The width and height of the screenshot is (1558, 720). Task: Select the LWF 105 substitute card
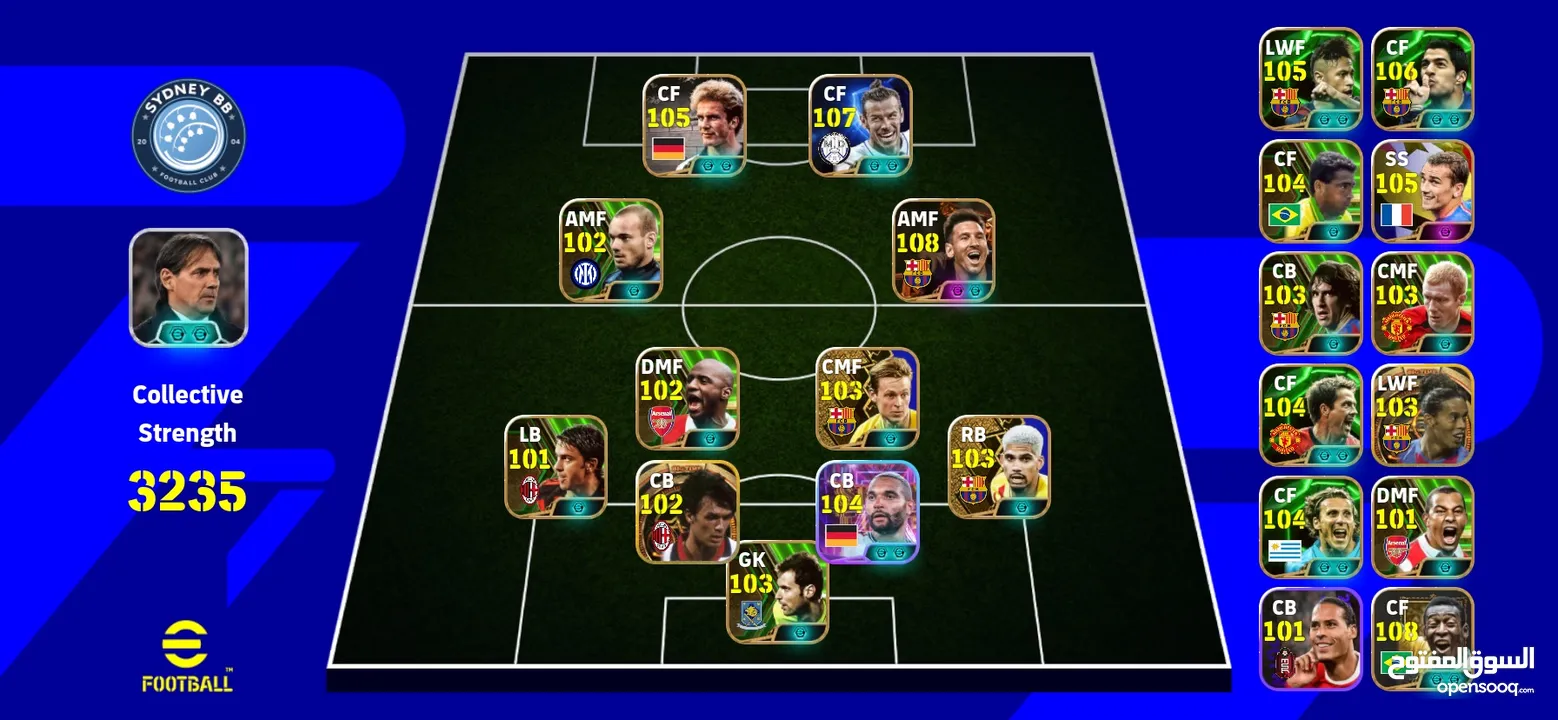click(1310, 79)
